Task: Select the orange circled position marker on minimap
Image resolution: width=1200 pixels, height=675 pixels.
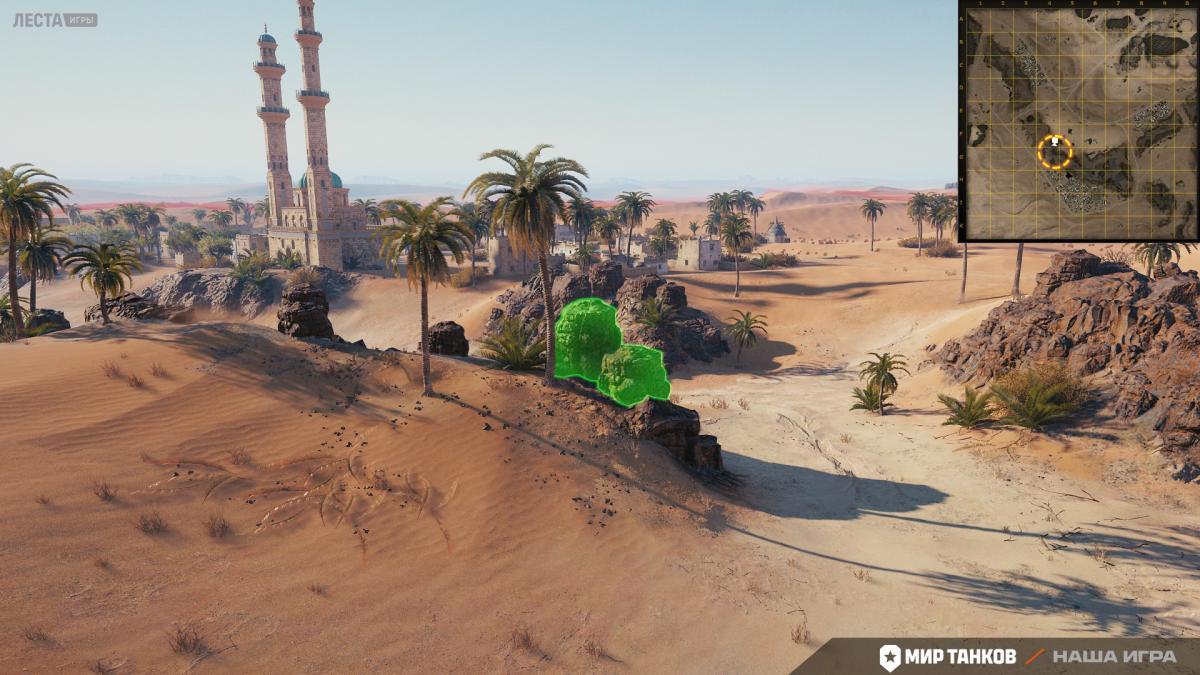Action: point(1055,152)
